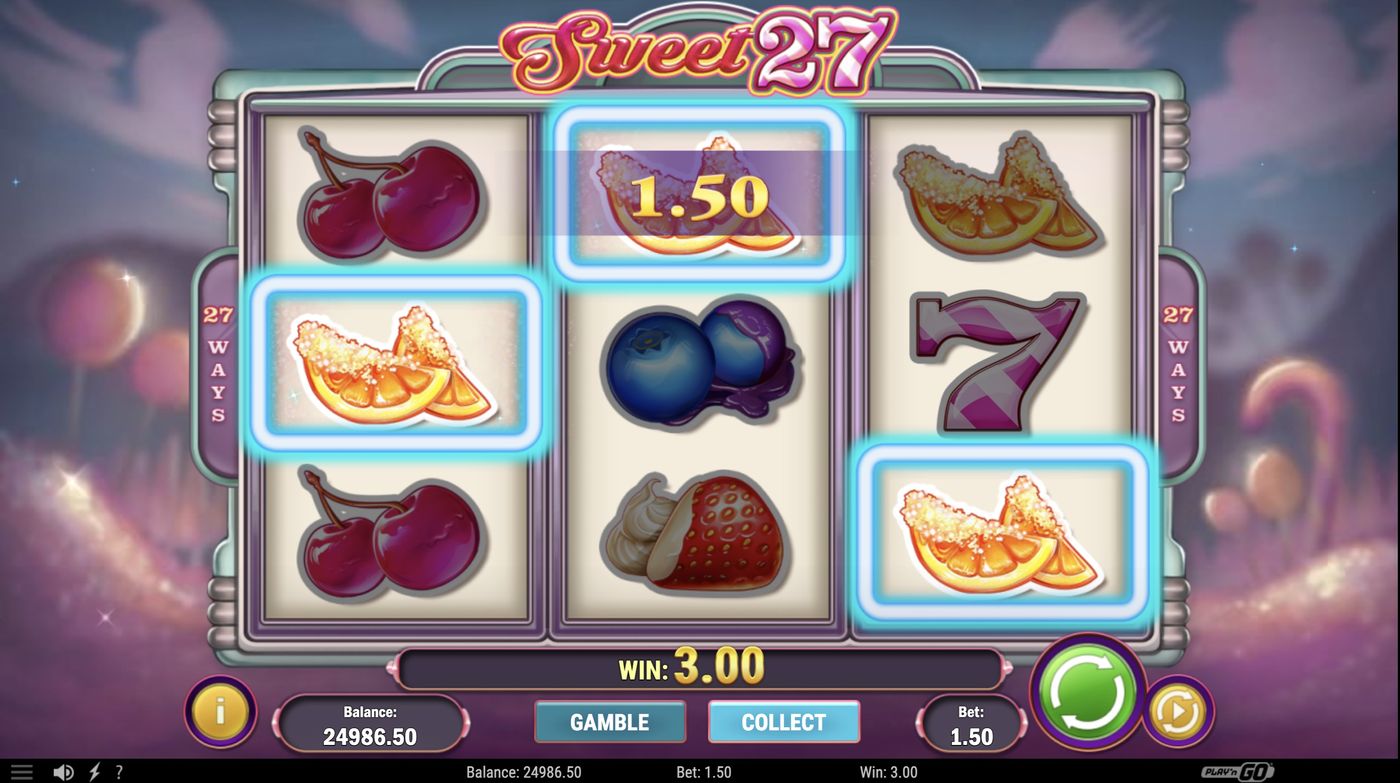The height and width of the screenshot is (783, 1400).
Task: Mute game sound via the speaker icon
Action: point(64,771)
